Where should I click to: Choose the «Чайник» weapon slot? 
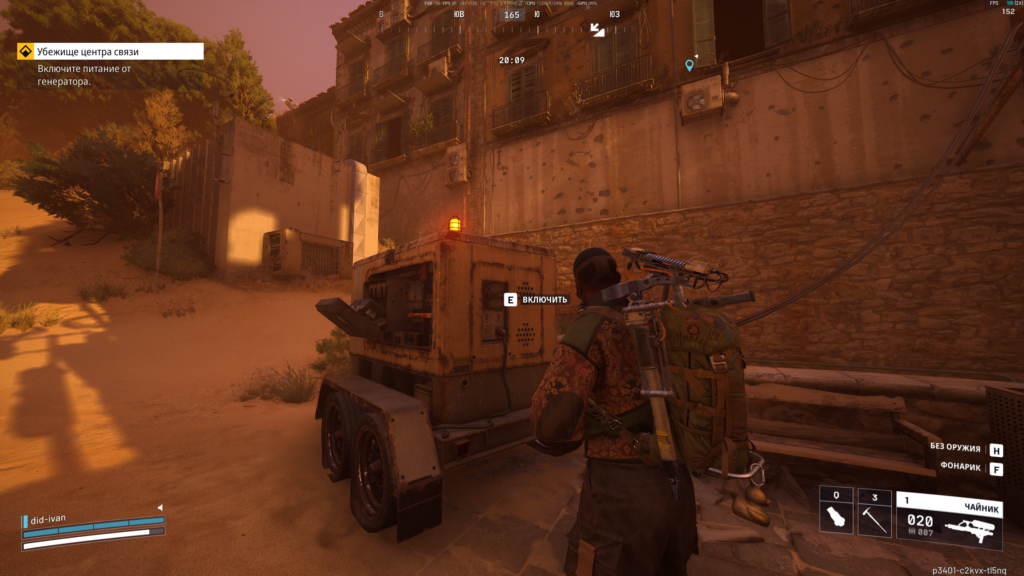[948, 520]
